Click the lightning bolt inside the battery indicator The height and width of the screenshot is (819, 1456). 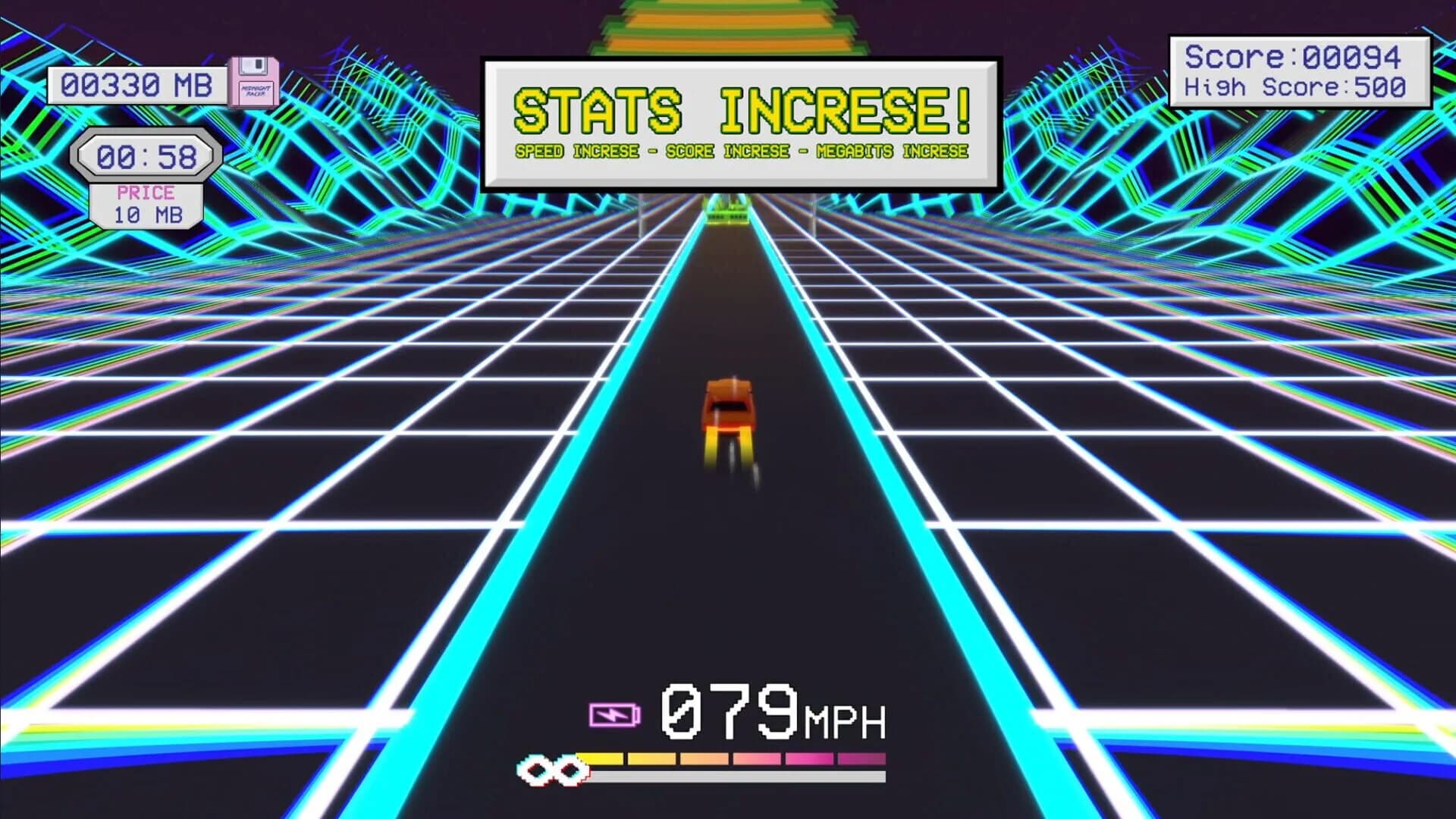point(611,716)
